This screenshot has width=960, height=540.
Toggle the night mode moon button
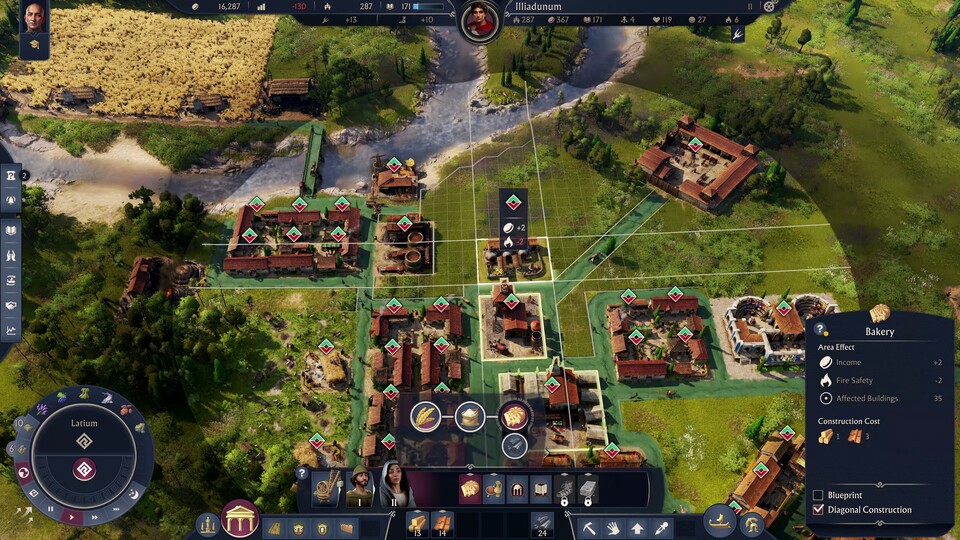tap(134, 494)
